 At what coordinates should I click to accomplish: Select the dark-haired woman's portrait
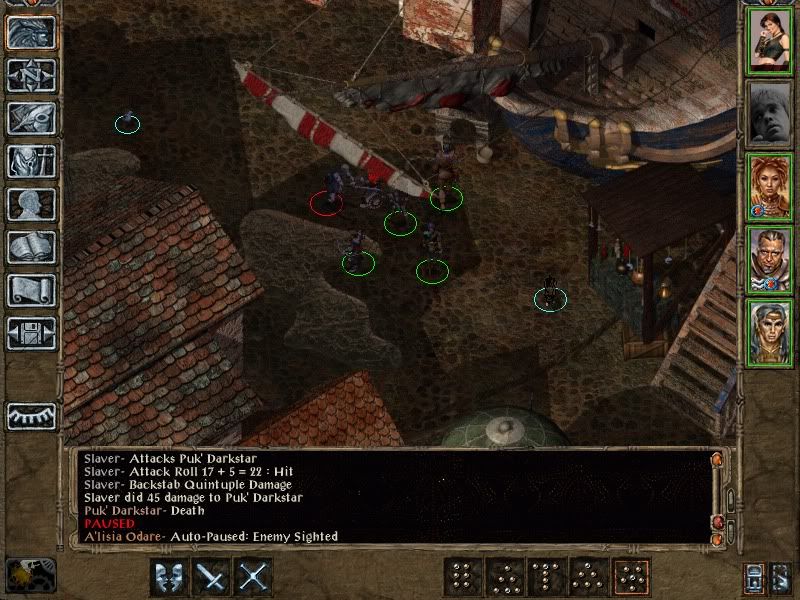pyautogui.click(x=769, y=41)
